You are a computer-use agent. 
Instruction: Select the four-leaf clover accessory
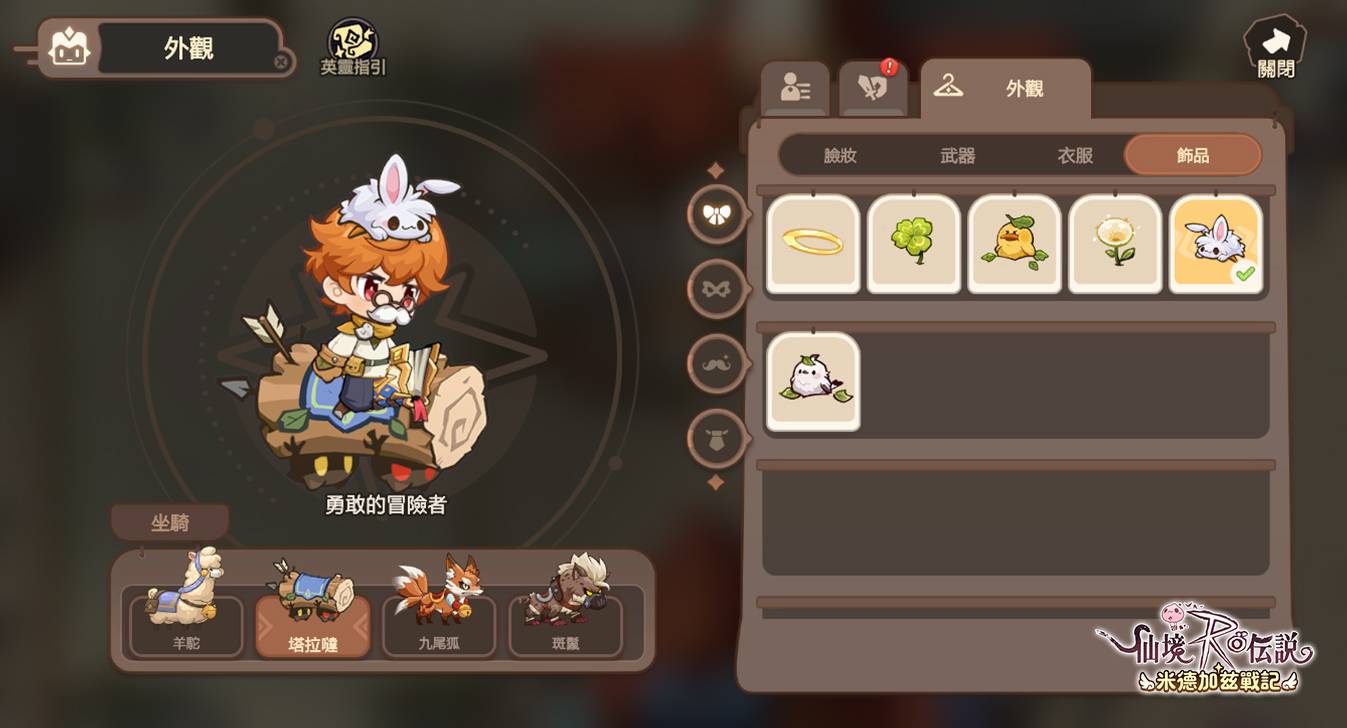tap(914, 244)
